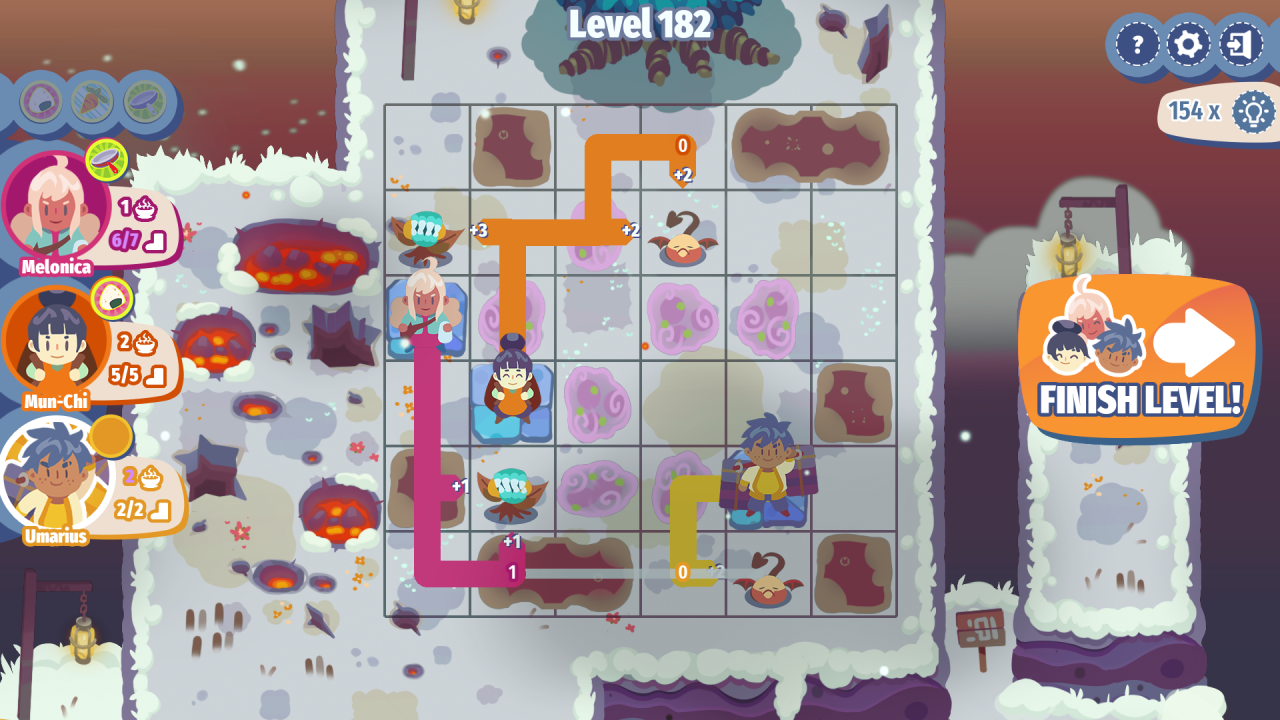Viewport: 1280px width, 720px height.
Task: Select the rice ball recipe icon
Action: (x=41, y=101)
